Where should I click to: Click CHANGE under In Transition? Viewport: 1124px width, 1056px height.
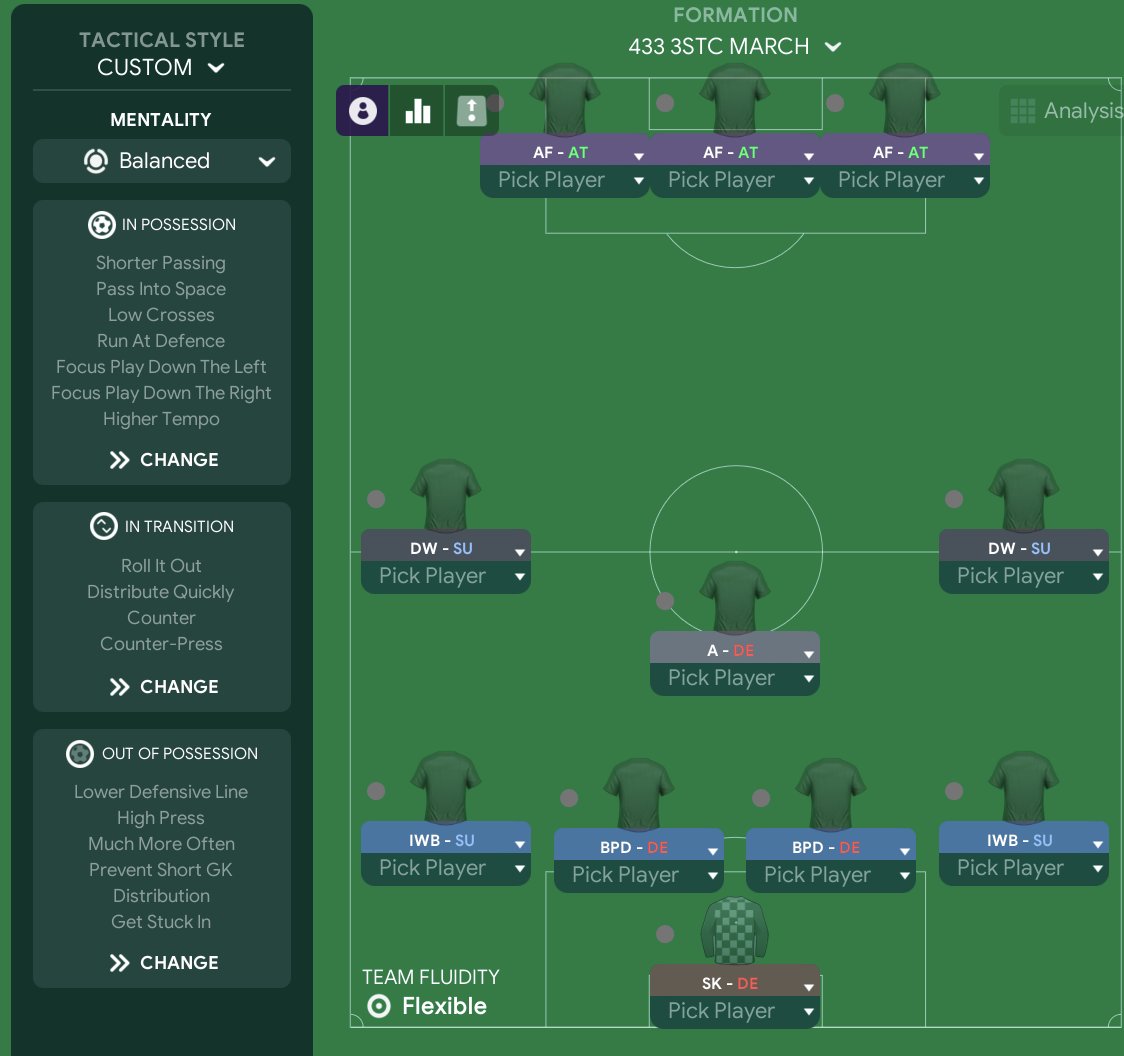tap(163, 687)
